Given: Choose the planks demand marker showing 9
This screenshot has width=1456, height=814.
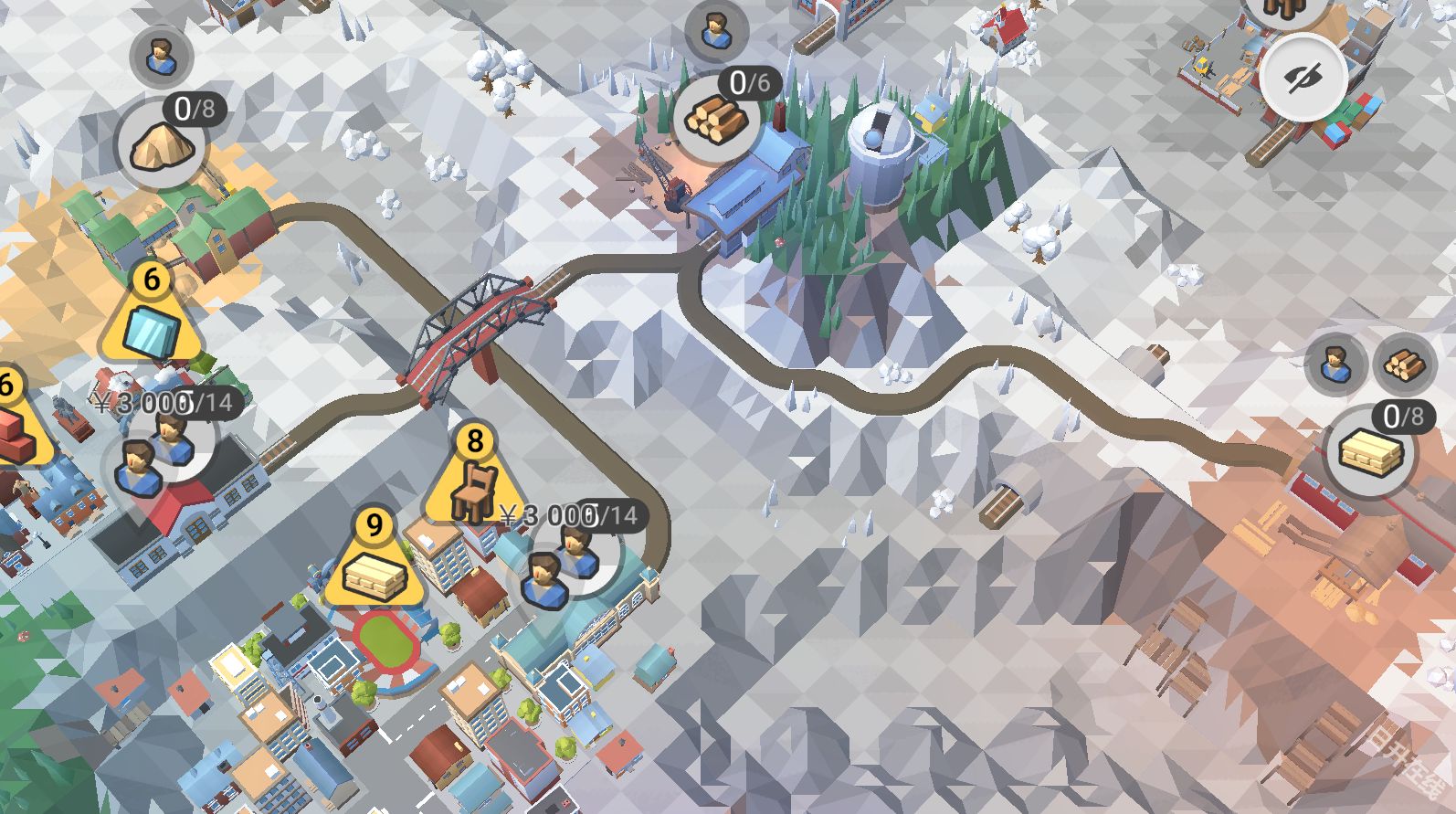Looking at the screenshot, I should [374, 565].
